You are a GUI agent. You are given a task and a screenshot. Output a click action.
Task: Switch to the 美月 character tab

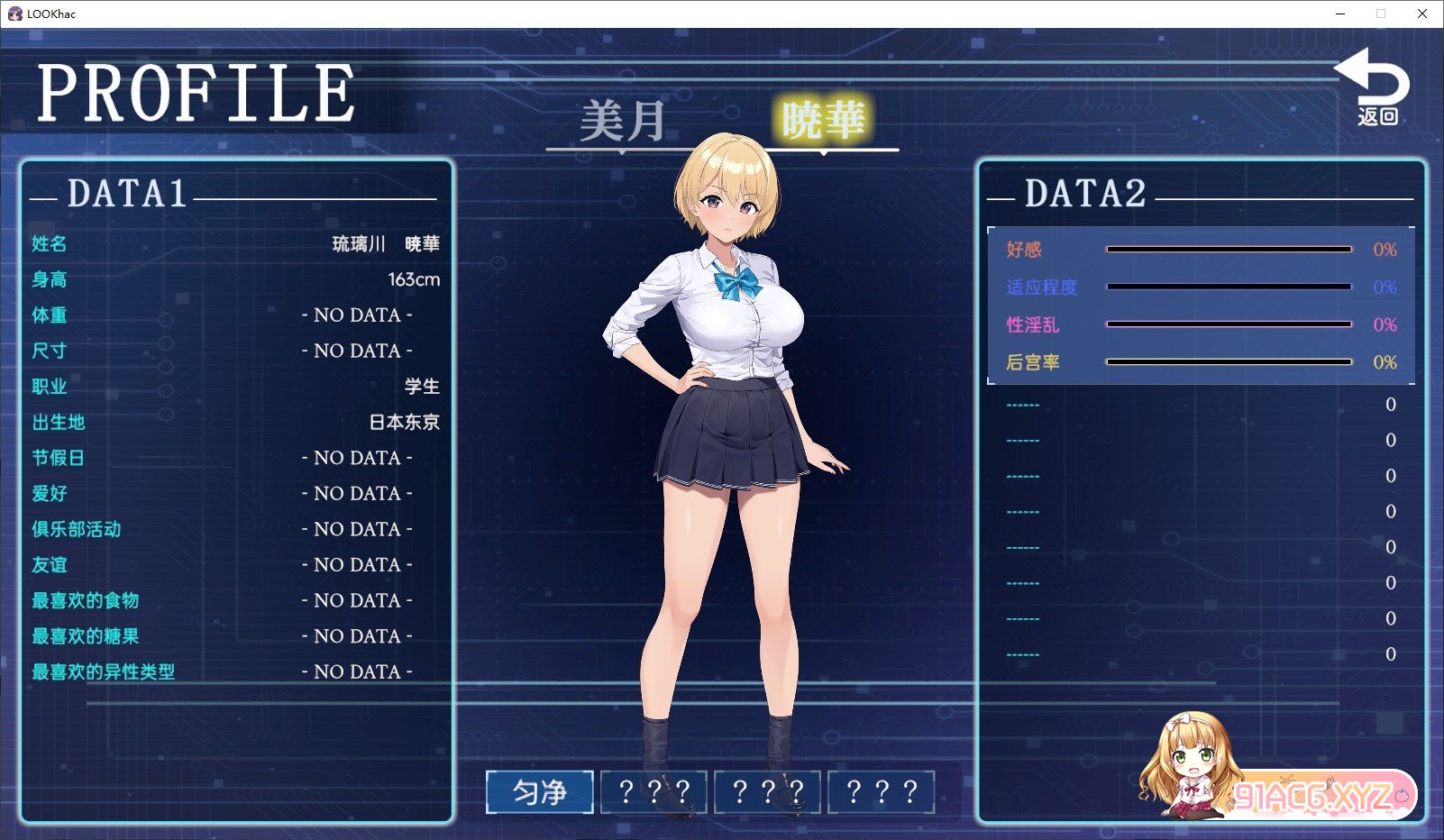point(622,122)
